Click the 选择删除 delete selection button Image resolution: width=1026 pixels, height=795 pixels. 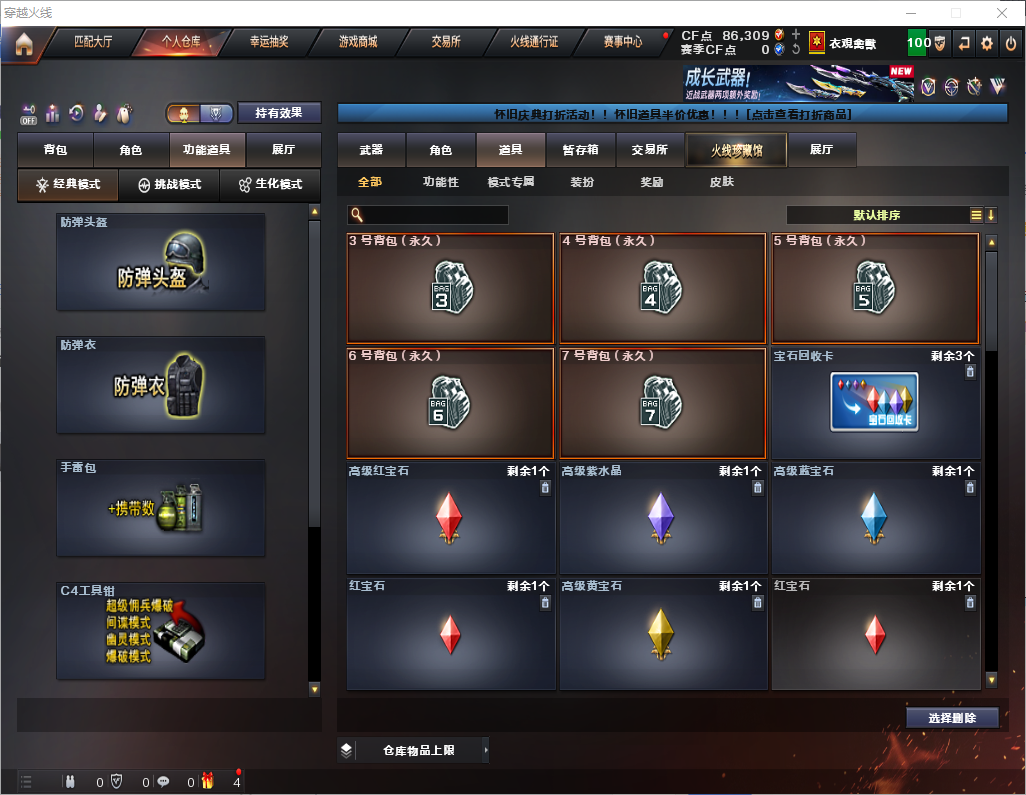952,718
